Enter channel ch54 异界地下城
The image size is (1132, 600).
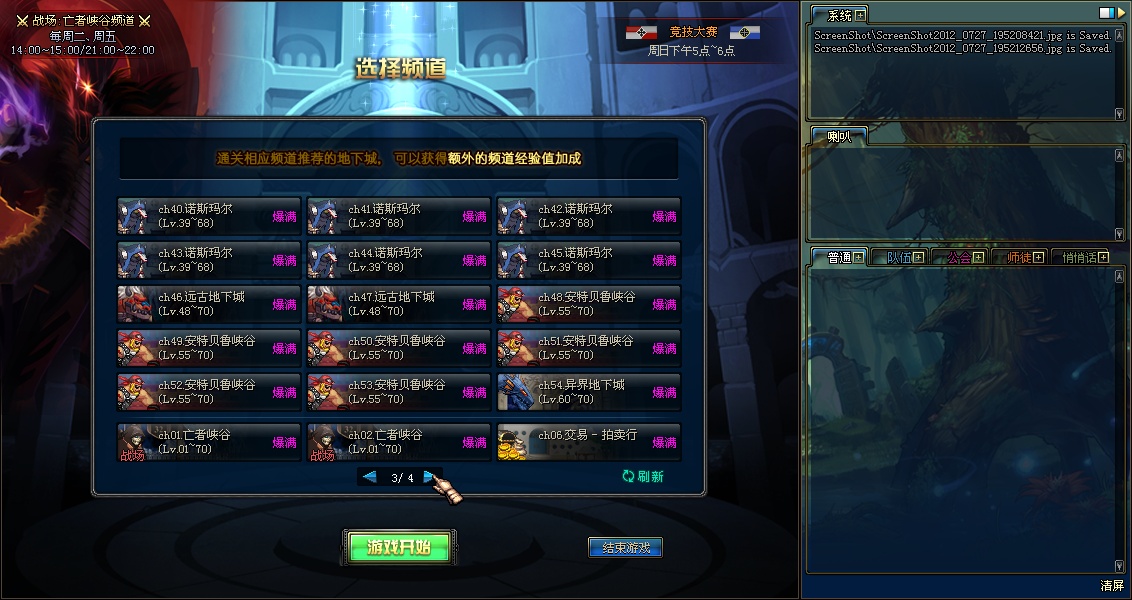(589, 392)
